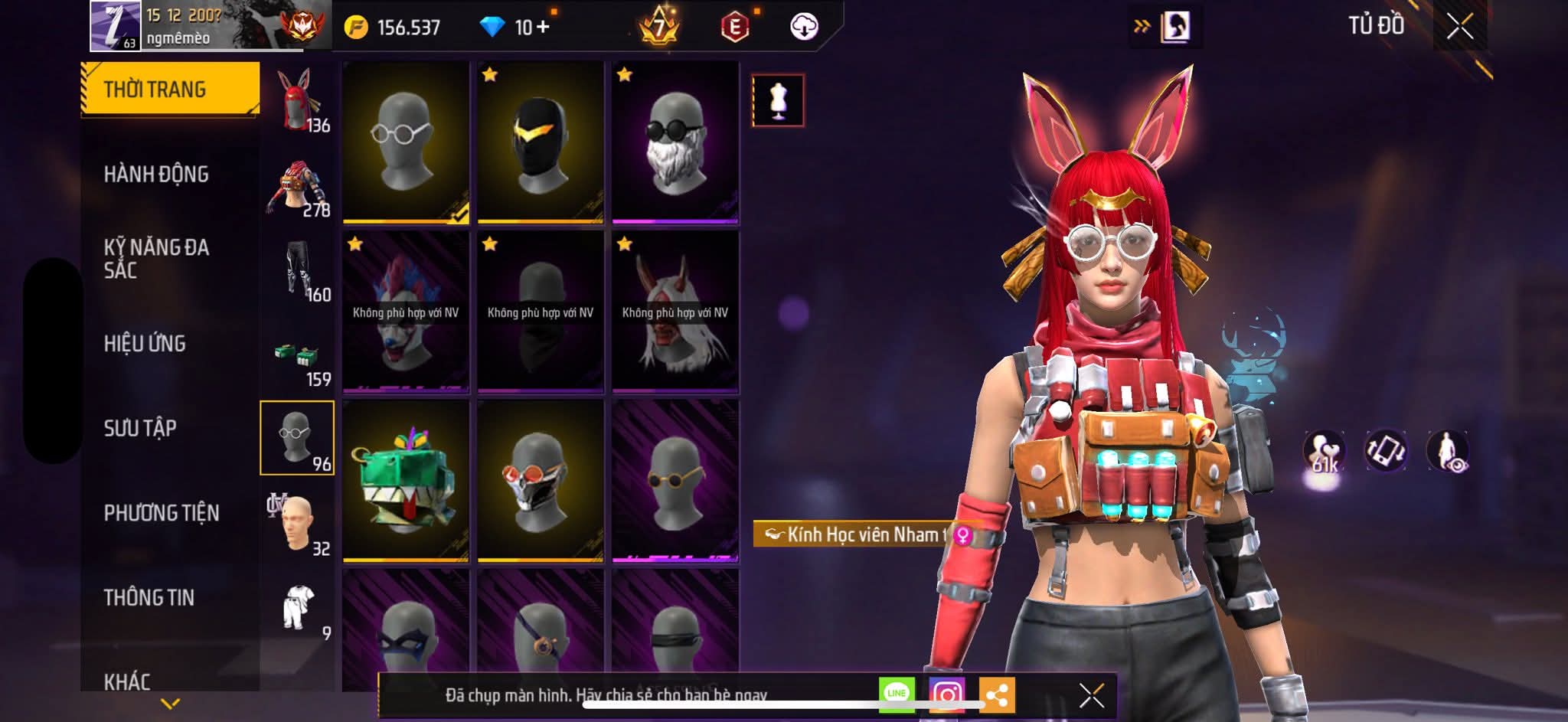Dismiss the screenshot share notification
1568x722 pixels.
[x=1091, y=695]
